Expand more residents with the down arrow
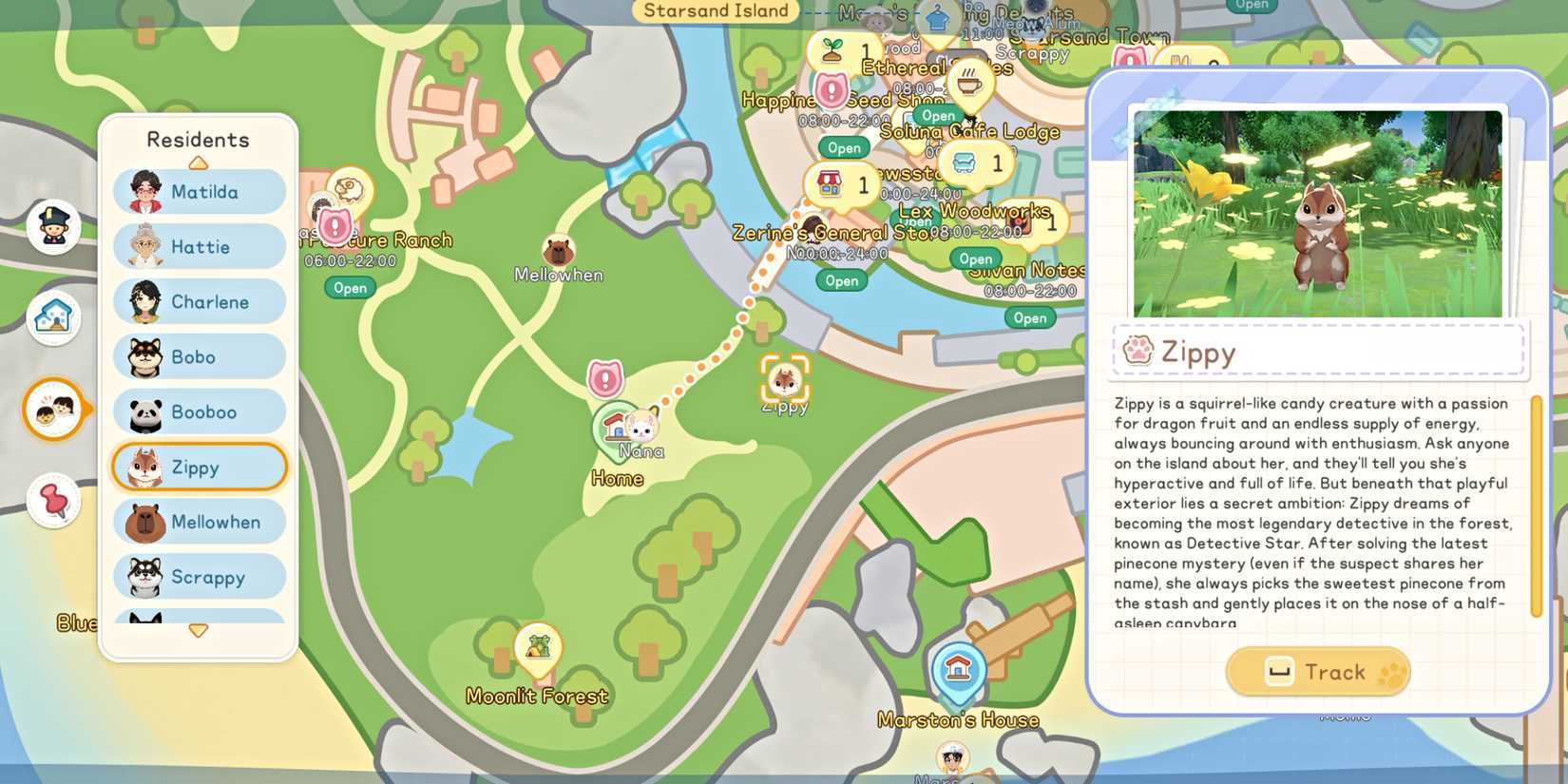 (x=198, y=629)
